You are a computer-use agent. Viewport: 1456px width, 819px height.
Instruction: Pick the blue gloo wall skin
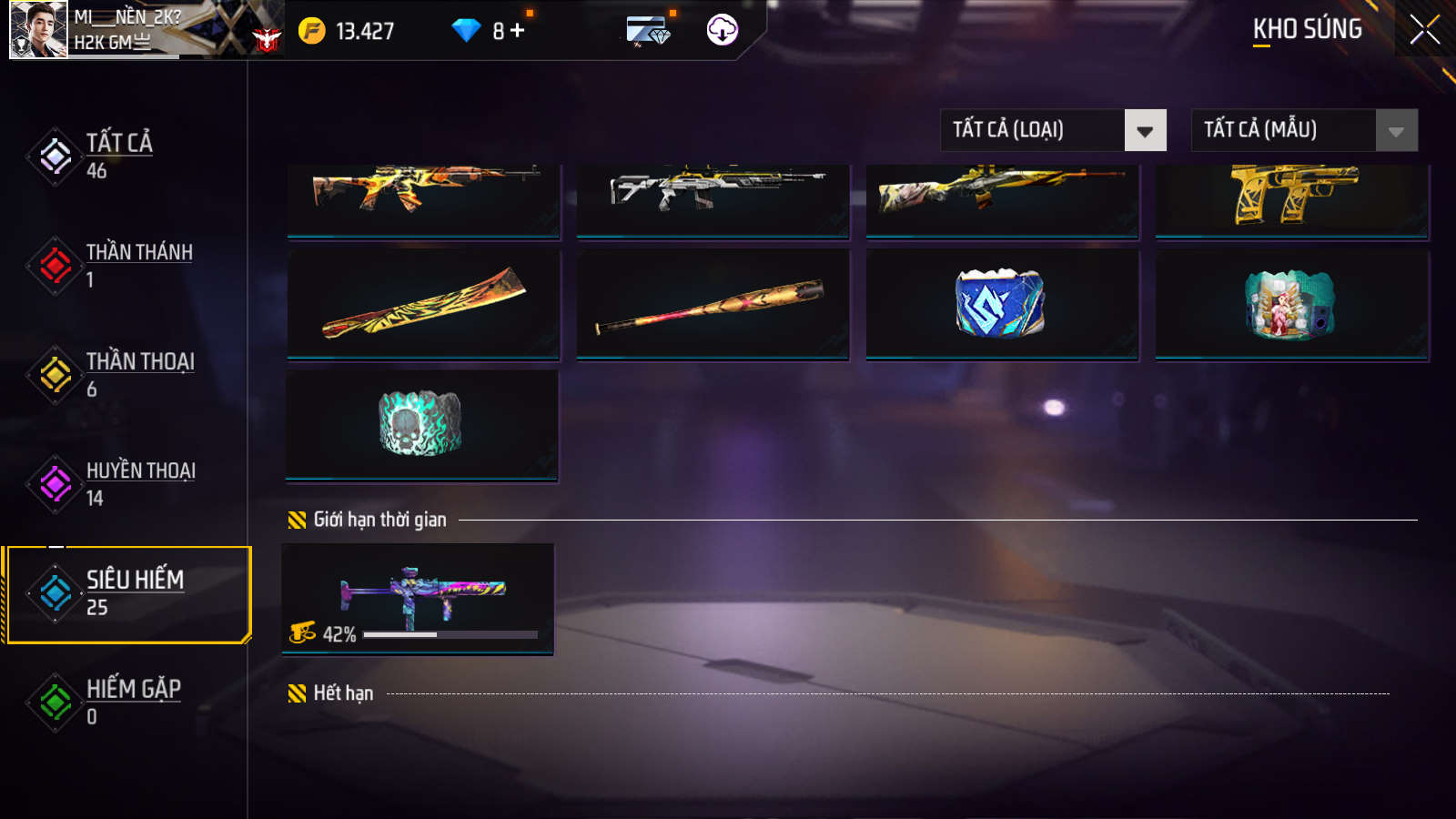pyautogui.click(x=1001, y=304)
